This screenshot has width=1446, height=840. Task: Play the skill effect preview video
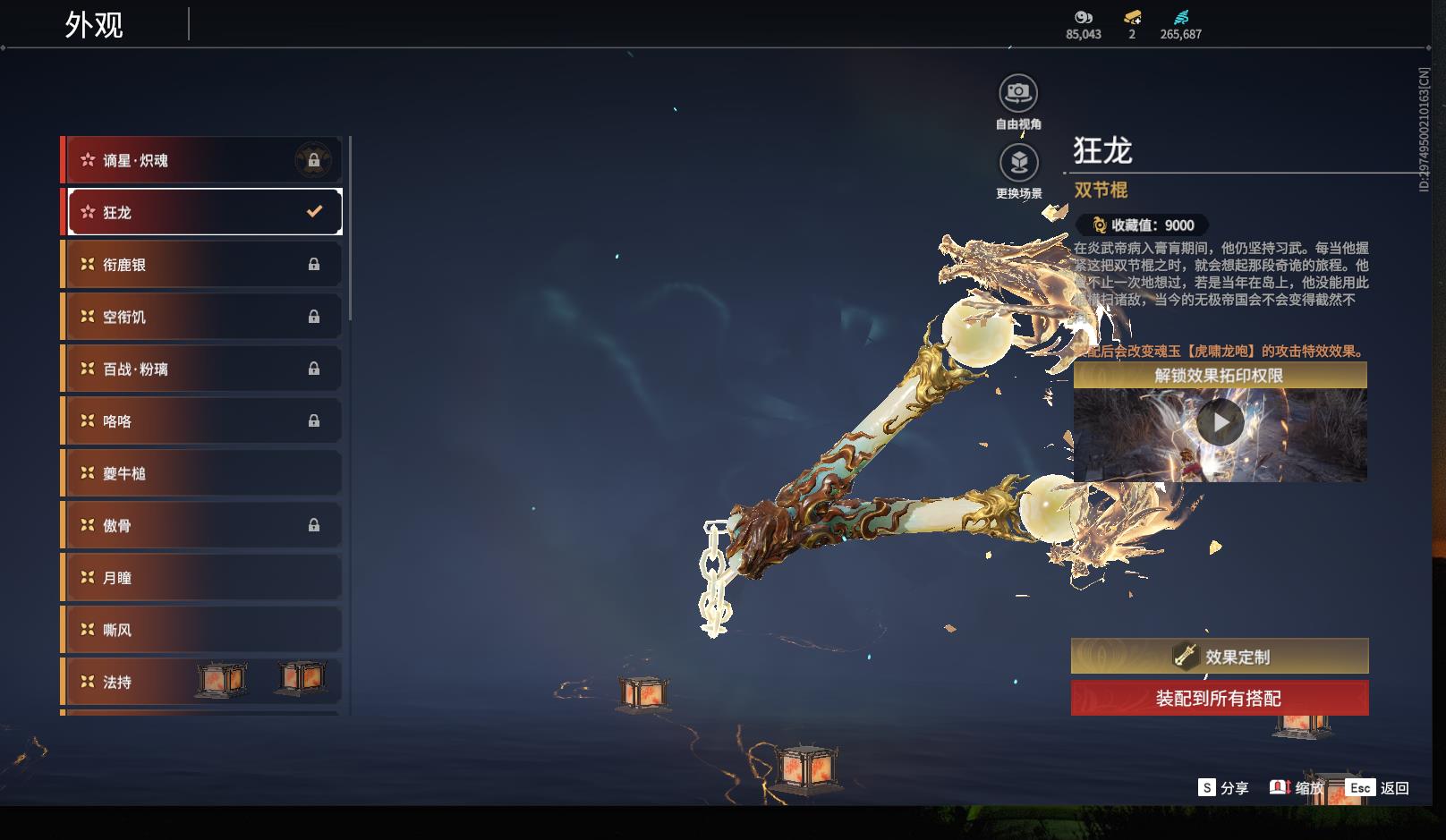1220,422
